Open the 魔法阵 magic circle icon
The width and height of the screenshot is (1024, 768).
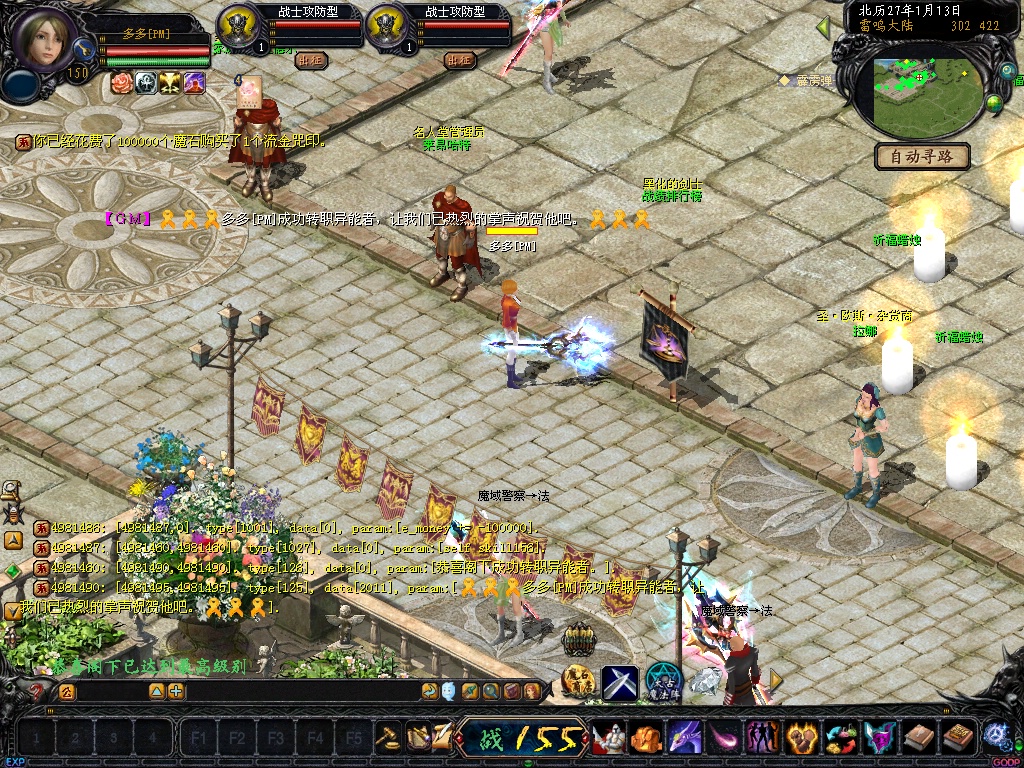661,682
